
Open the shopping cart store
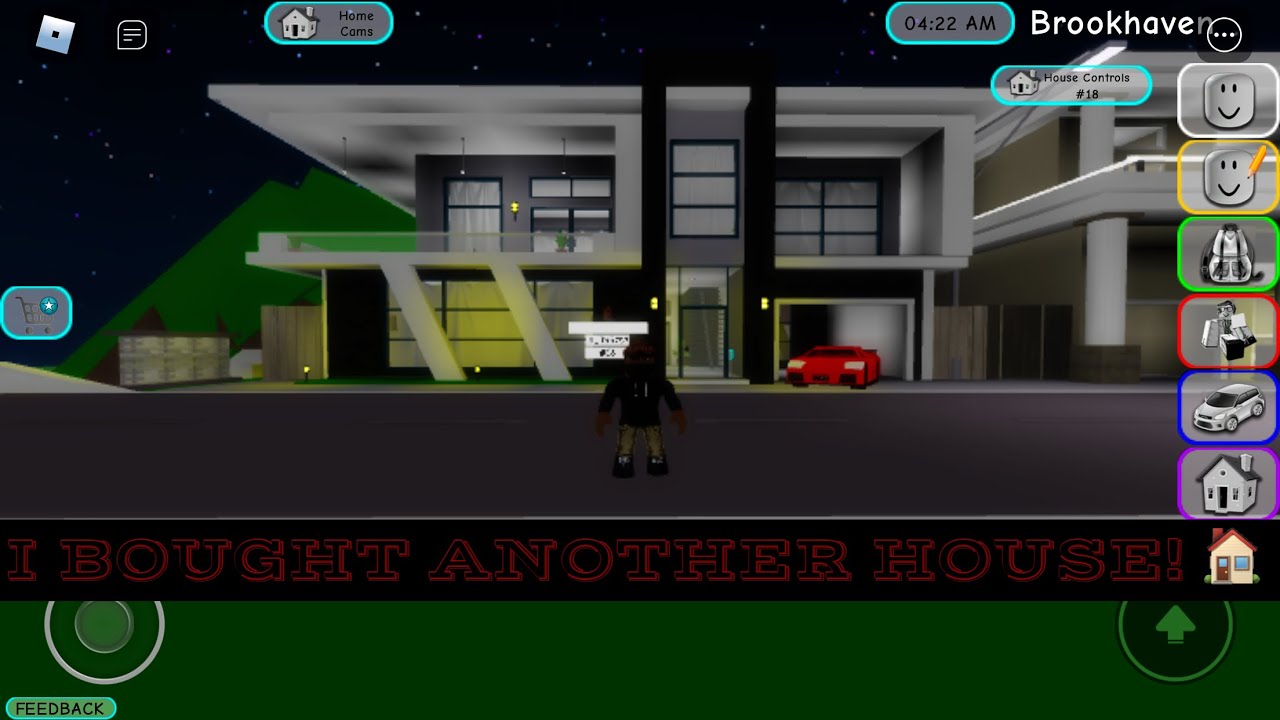[x=37, y=313]
